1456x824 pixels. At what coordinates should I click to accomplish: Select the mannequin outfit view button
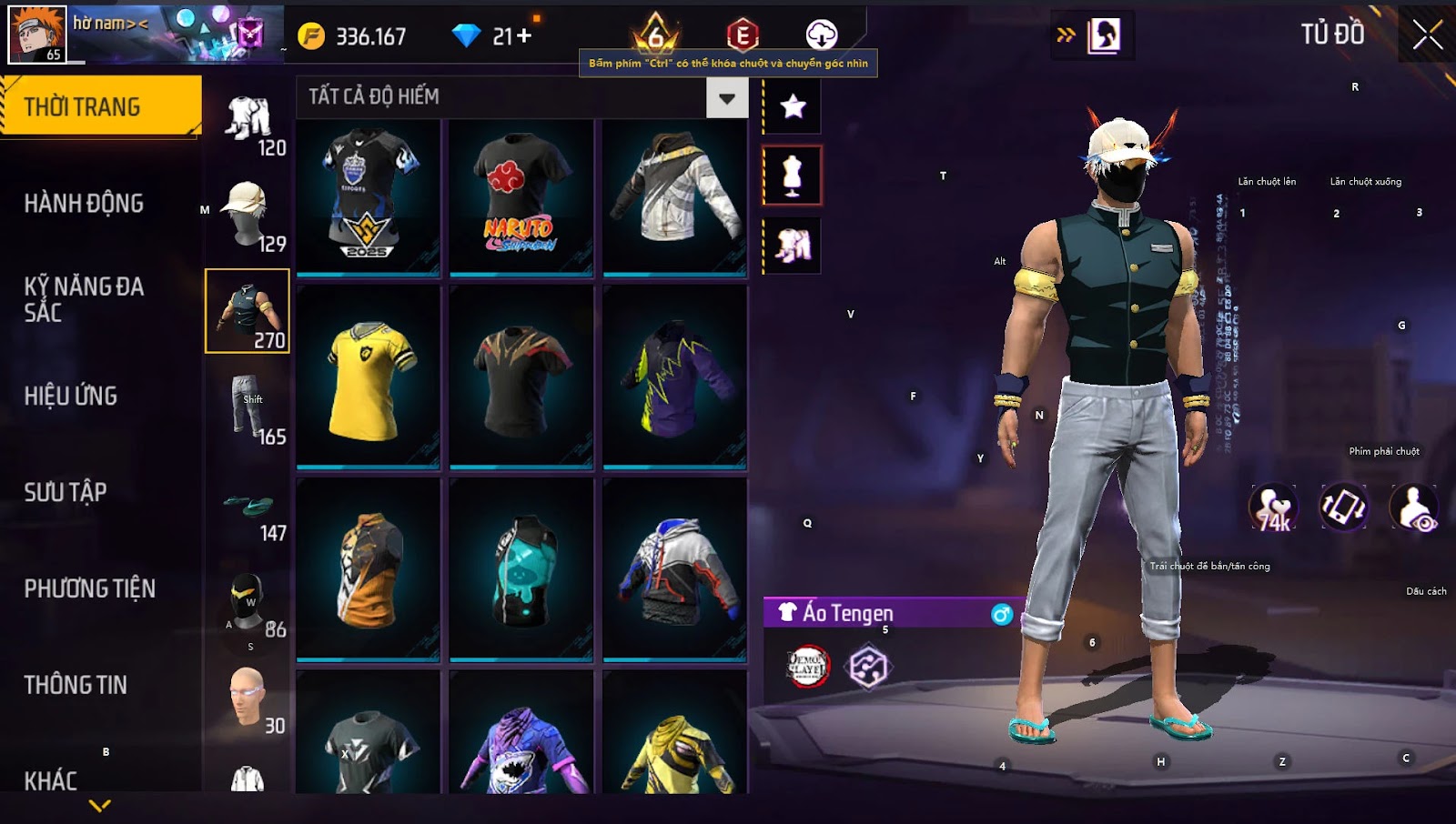[x=793, y=176]
